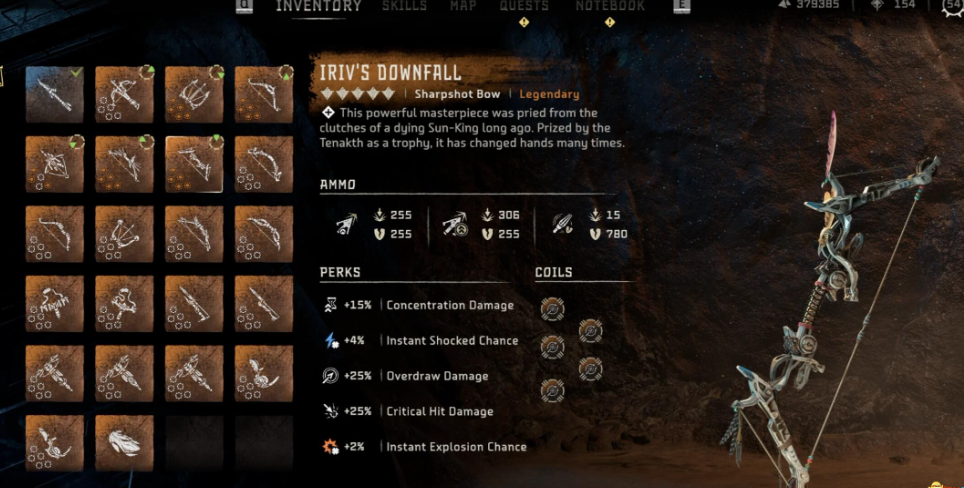Select the Inventory tab
The height and width of the screenshot is (488, 964).
[318, 6]
